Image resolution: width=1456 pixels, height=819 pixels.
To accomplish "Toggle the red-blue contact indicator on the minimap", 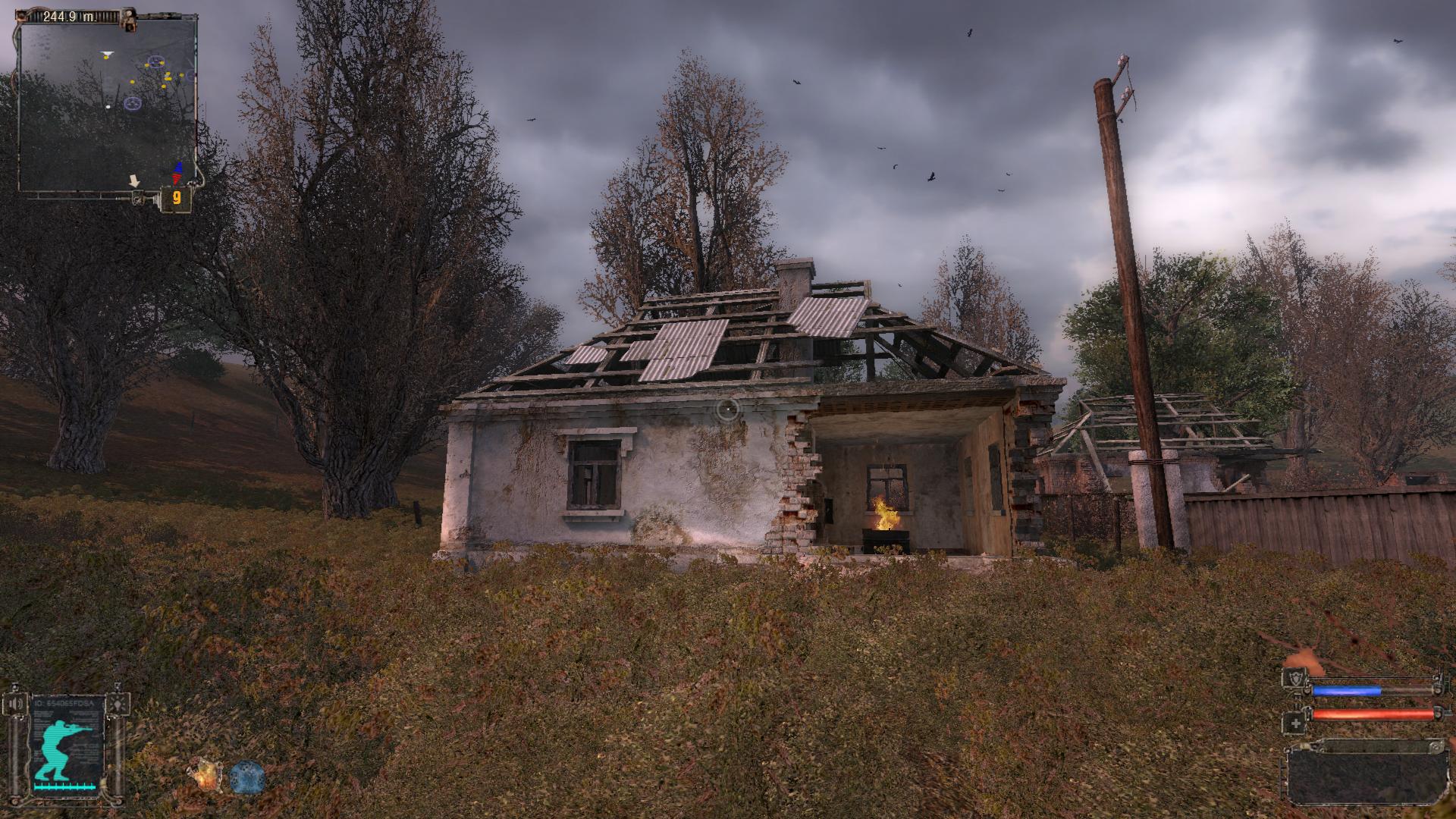I will [x=177, y=171].
